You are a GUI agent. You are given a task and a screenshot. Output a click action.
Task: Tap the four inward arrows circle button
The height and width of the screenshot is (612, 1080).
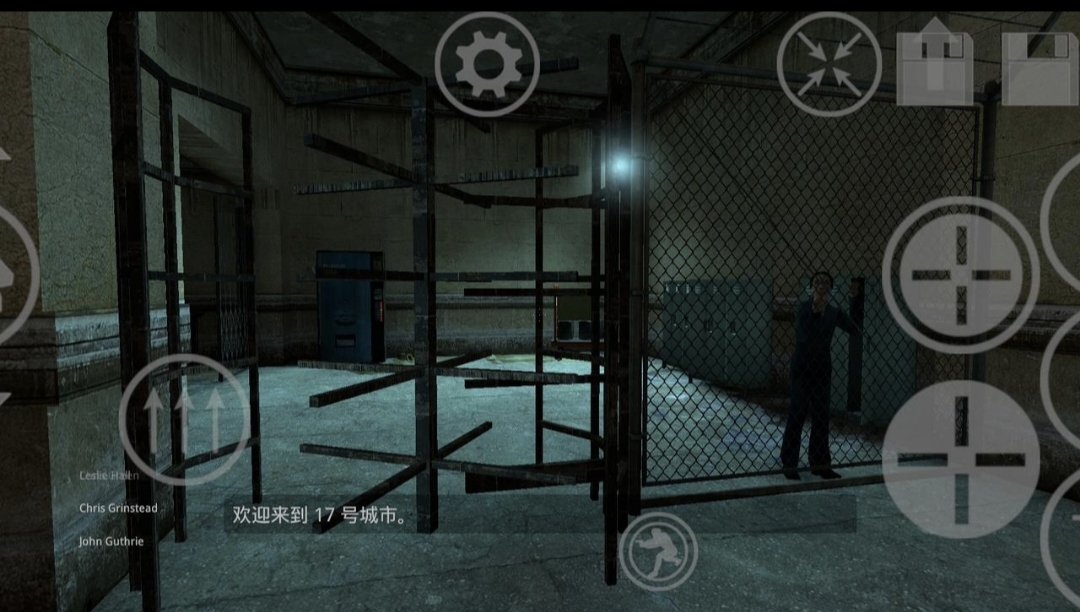pos(829,64)
